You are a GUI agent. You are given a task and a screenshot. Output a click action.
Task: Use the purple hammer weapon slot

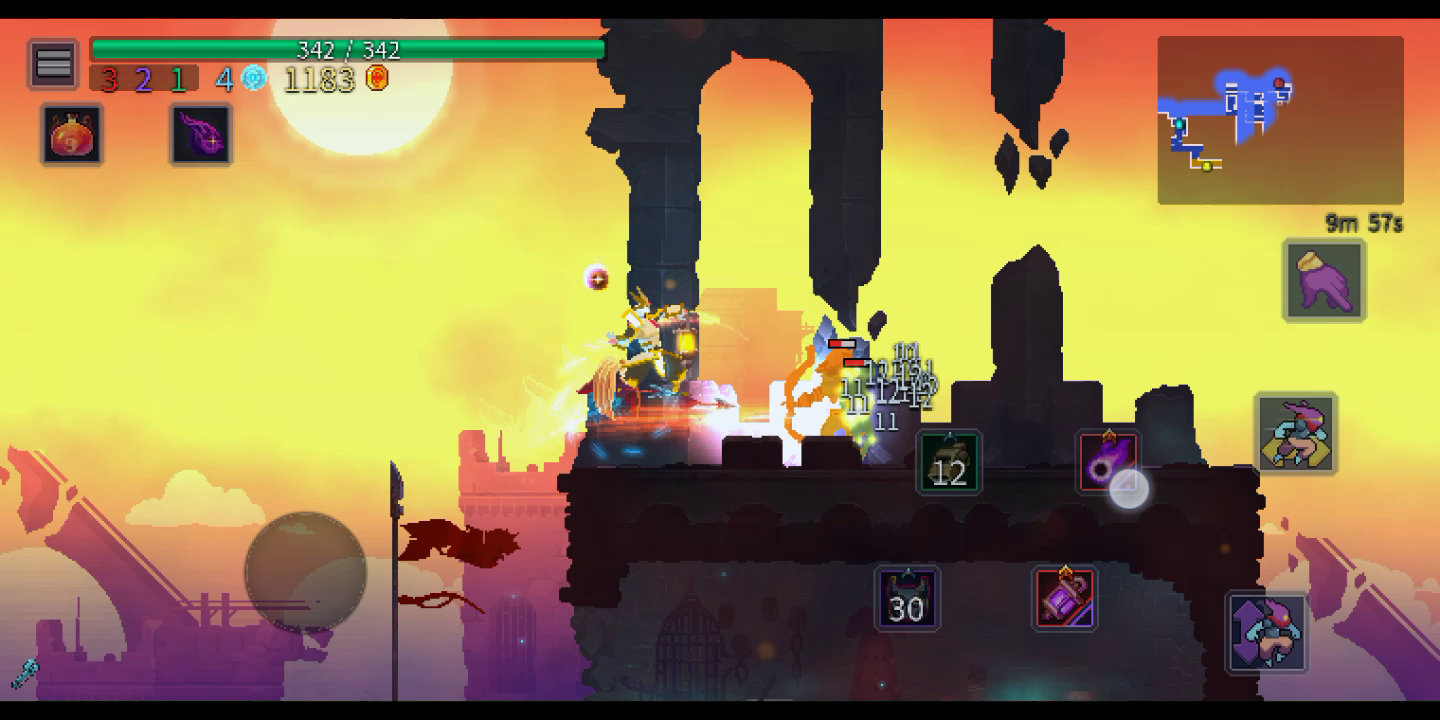click(1065, 599)
